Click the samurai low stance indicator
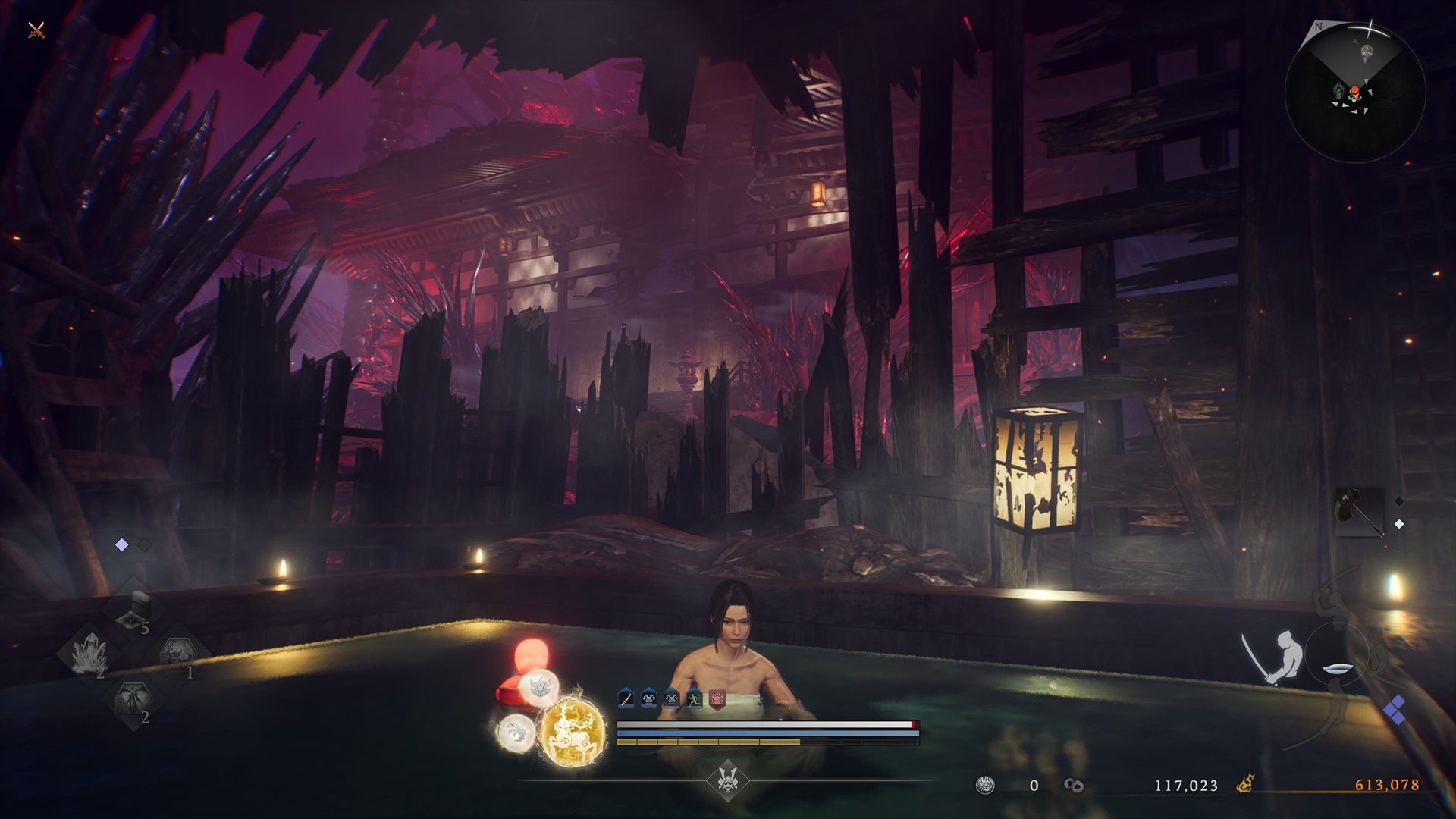Screen dimensions: 1456x819 click(x=1274, y=656)
